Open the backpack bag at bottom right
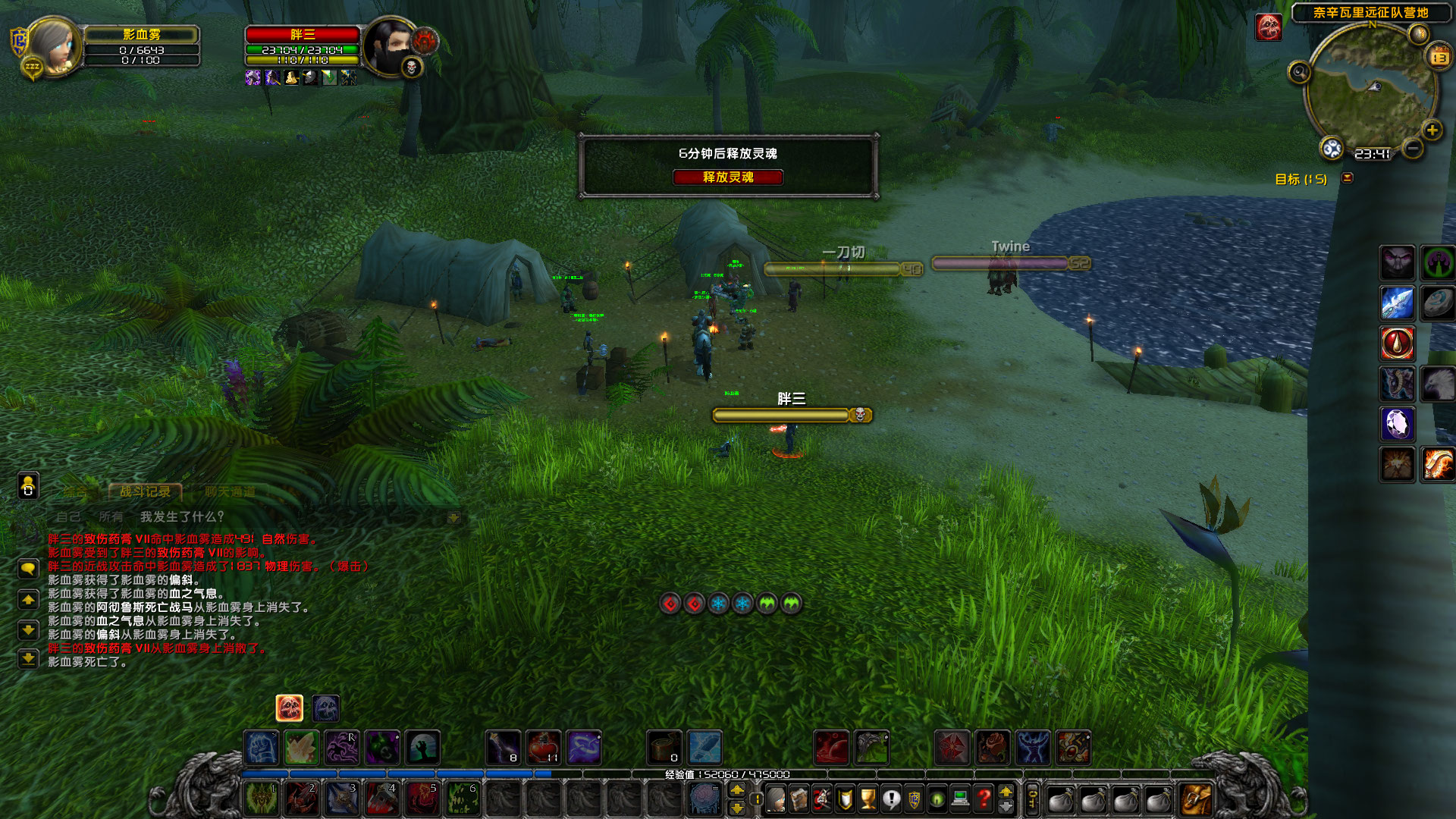The height and width of the screenshot is (819, 1456). (x=1195, y=800)
